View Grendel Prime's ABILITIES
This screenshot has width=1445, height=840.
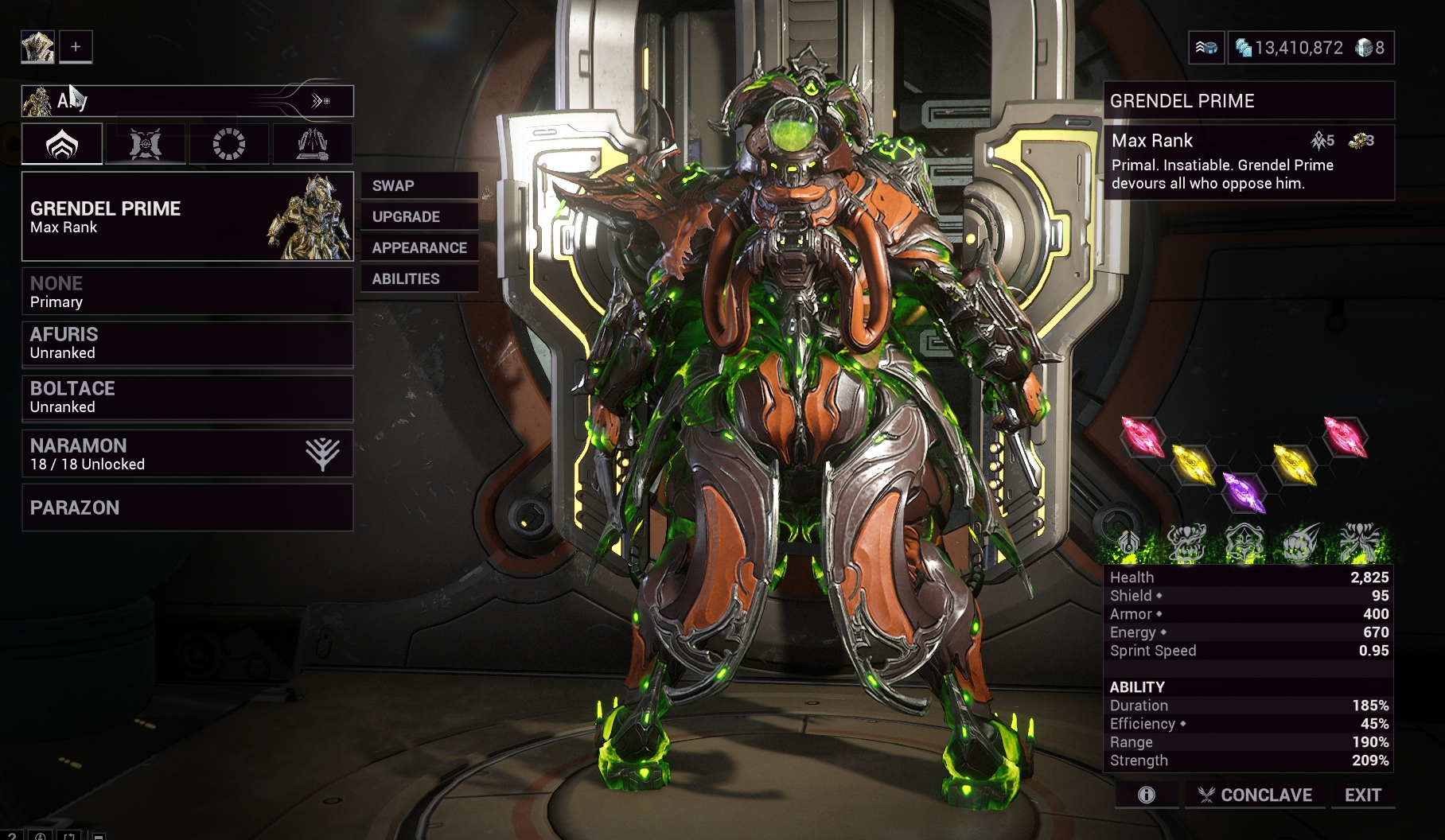(419, 278)
